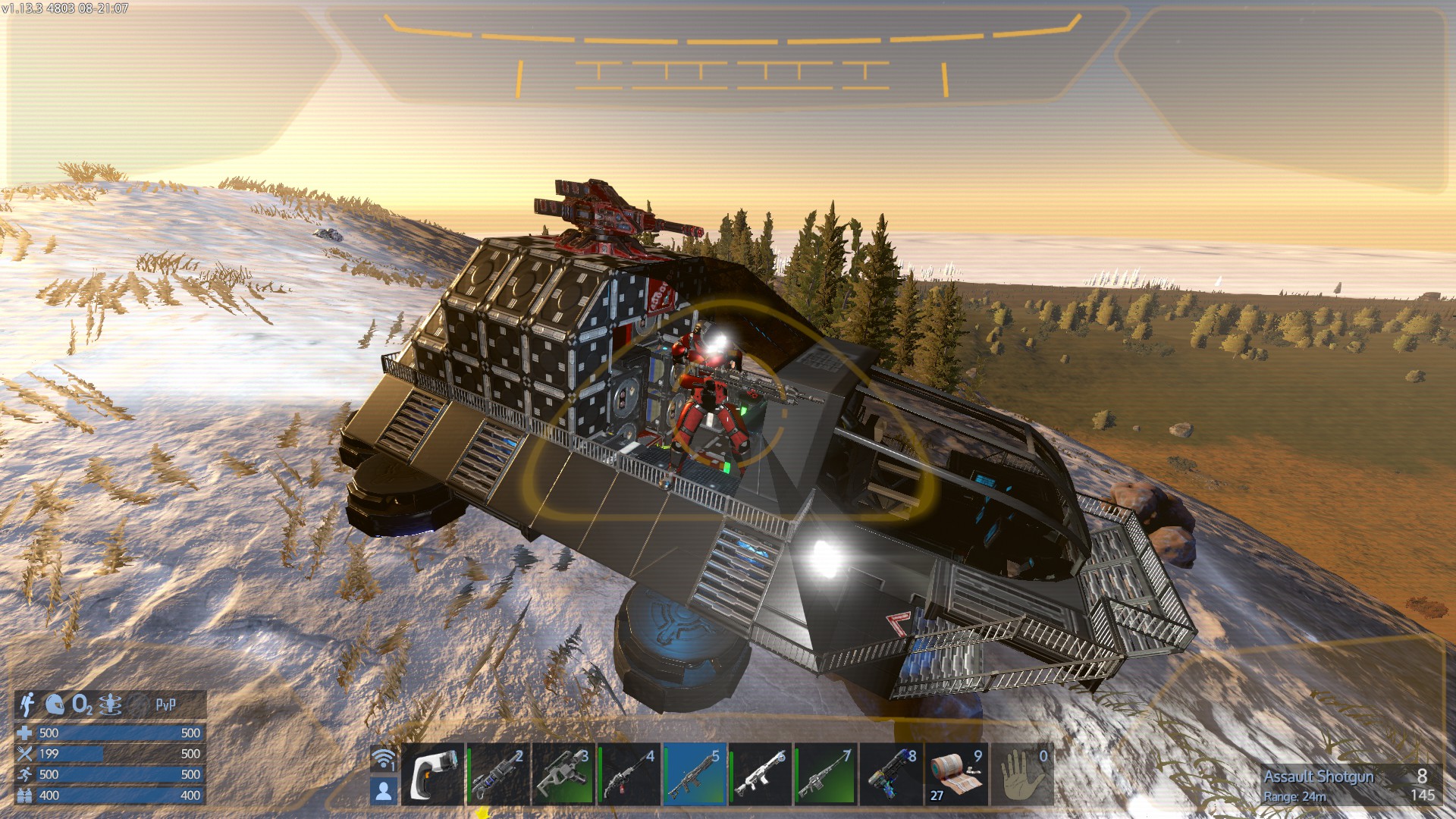The image size is (1456, 819).
Task: Use the bandage roll in slot 9
Action: click(956, 774)
